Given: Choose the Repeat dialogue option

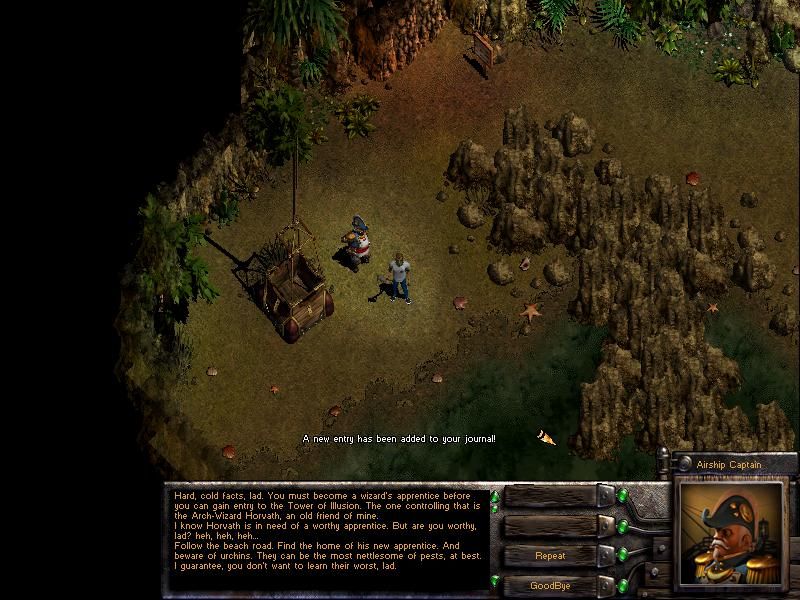Looking at the screenshot, I should click(x=550, y=556).
